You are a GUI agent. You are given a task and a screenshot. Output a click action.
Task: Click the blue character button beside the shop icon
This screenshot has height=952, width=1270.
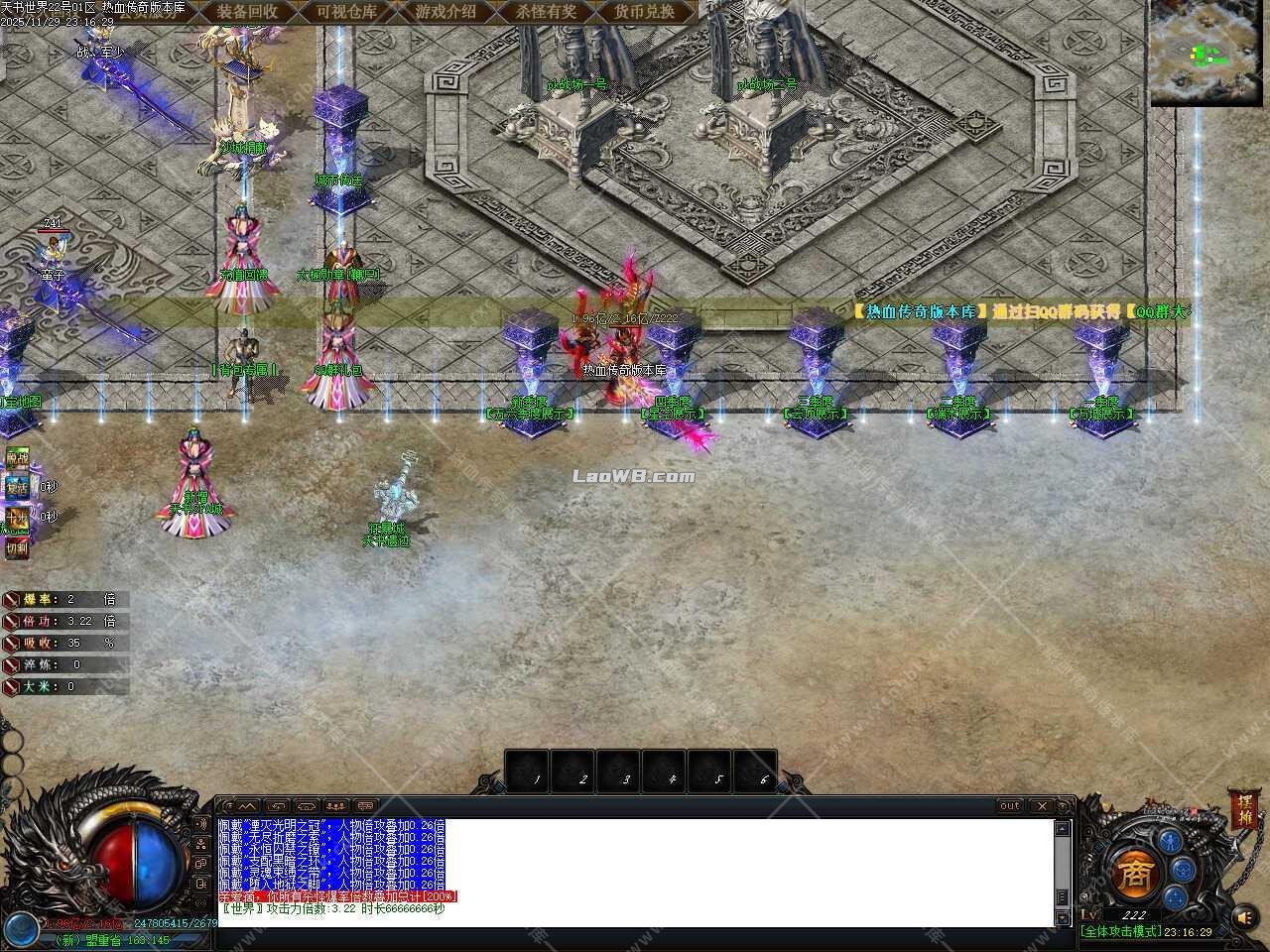pos(1171,843)
